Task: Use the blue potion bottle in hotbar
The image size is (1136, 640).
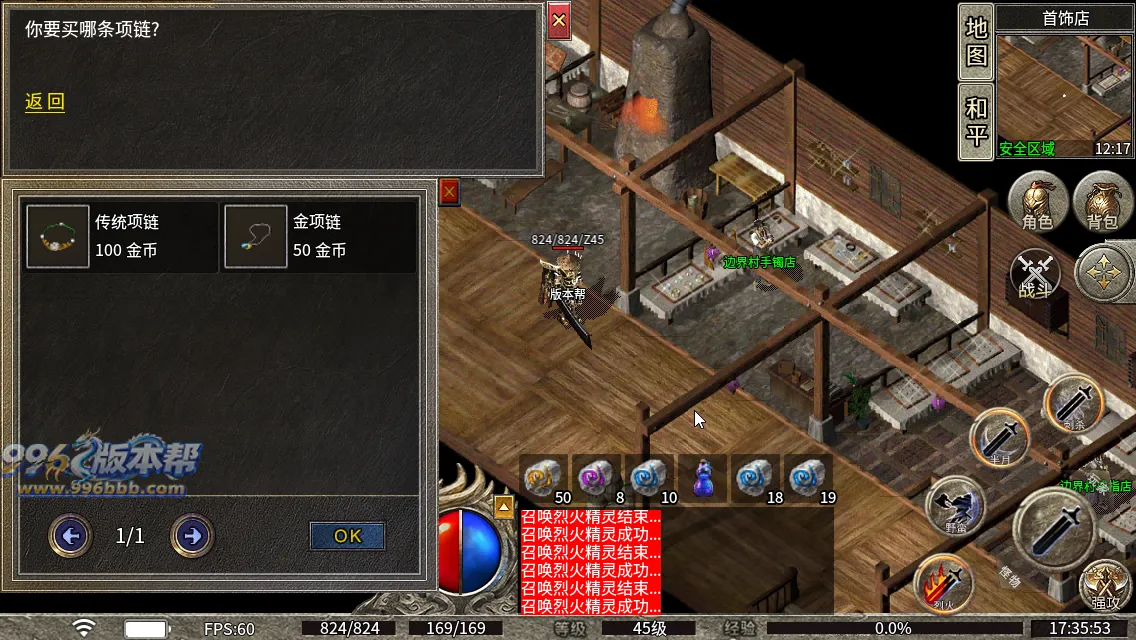Action: pos(703,477)
